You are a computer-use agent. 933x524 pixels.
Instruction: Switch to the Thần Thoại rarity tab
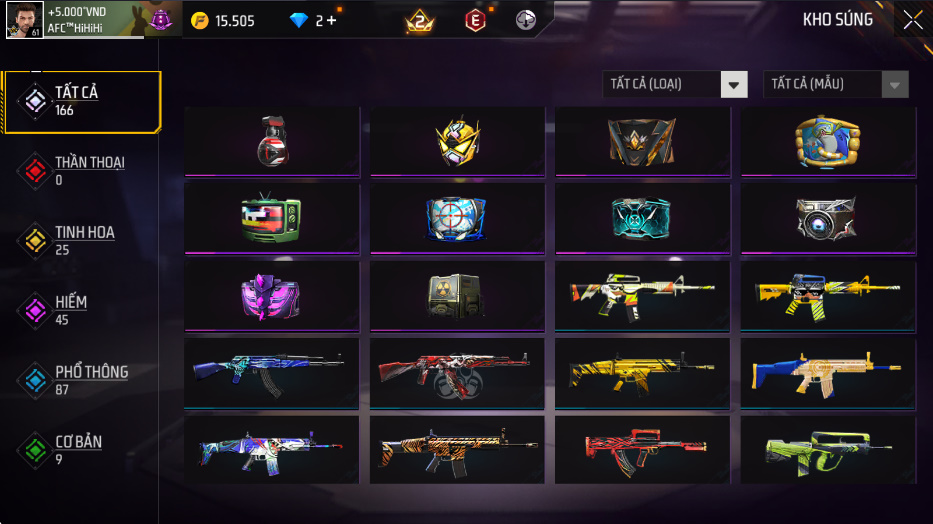[x=80, y=171]
